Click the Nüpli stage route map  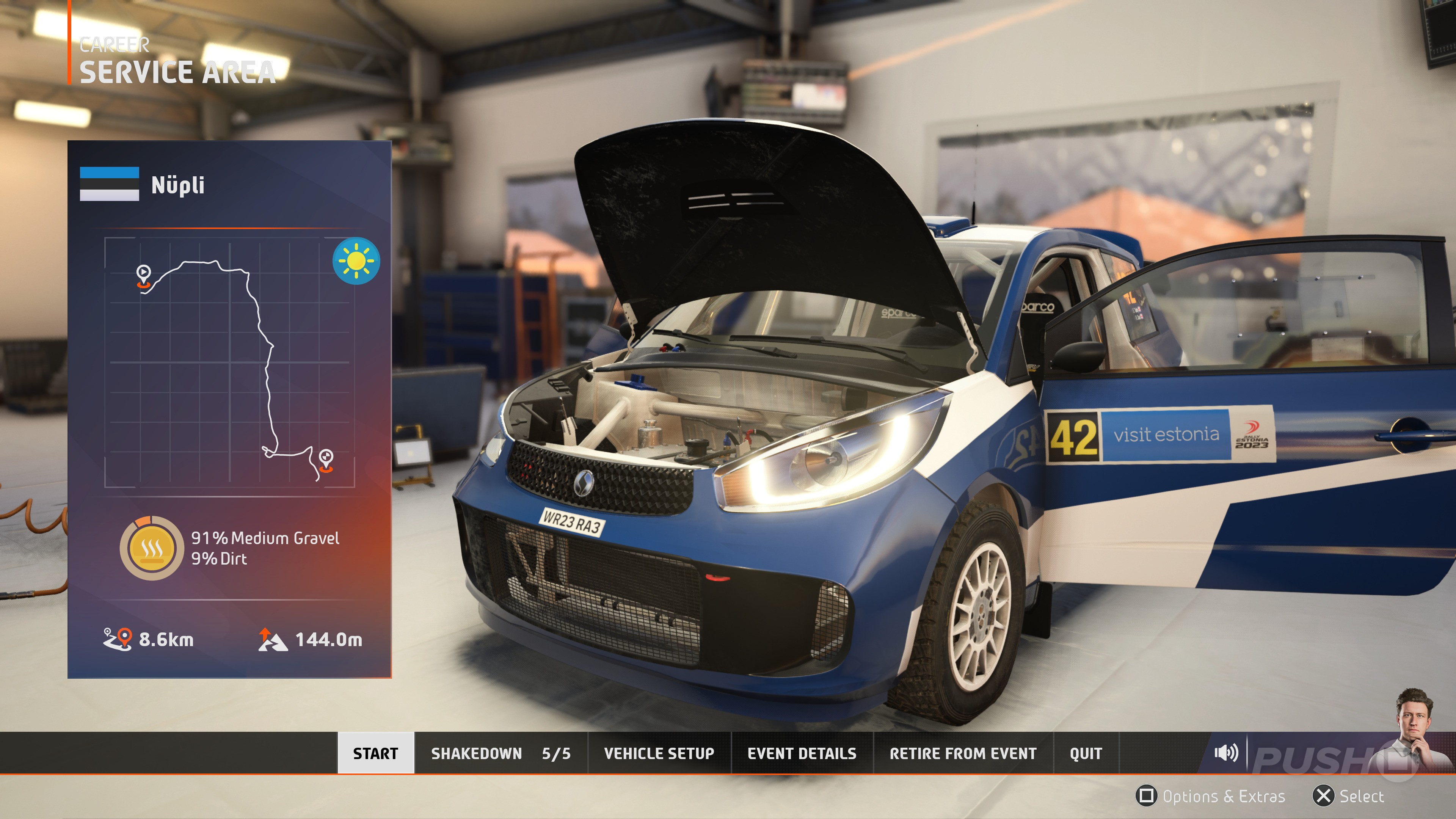(229, 362)
